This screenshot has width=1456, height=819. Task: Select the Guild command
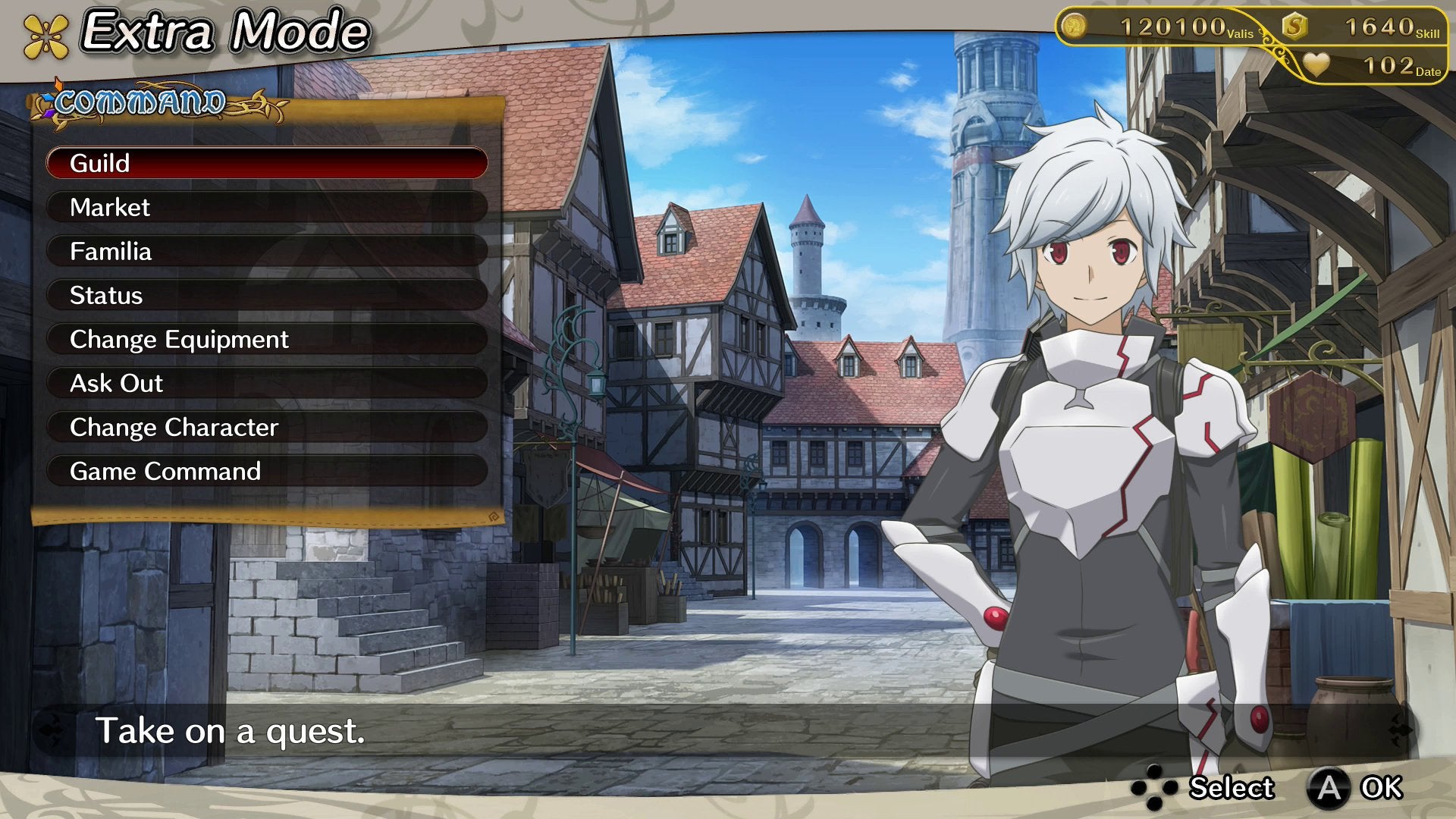[x=266, y=163]
